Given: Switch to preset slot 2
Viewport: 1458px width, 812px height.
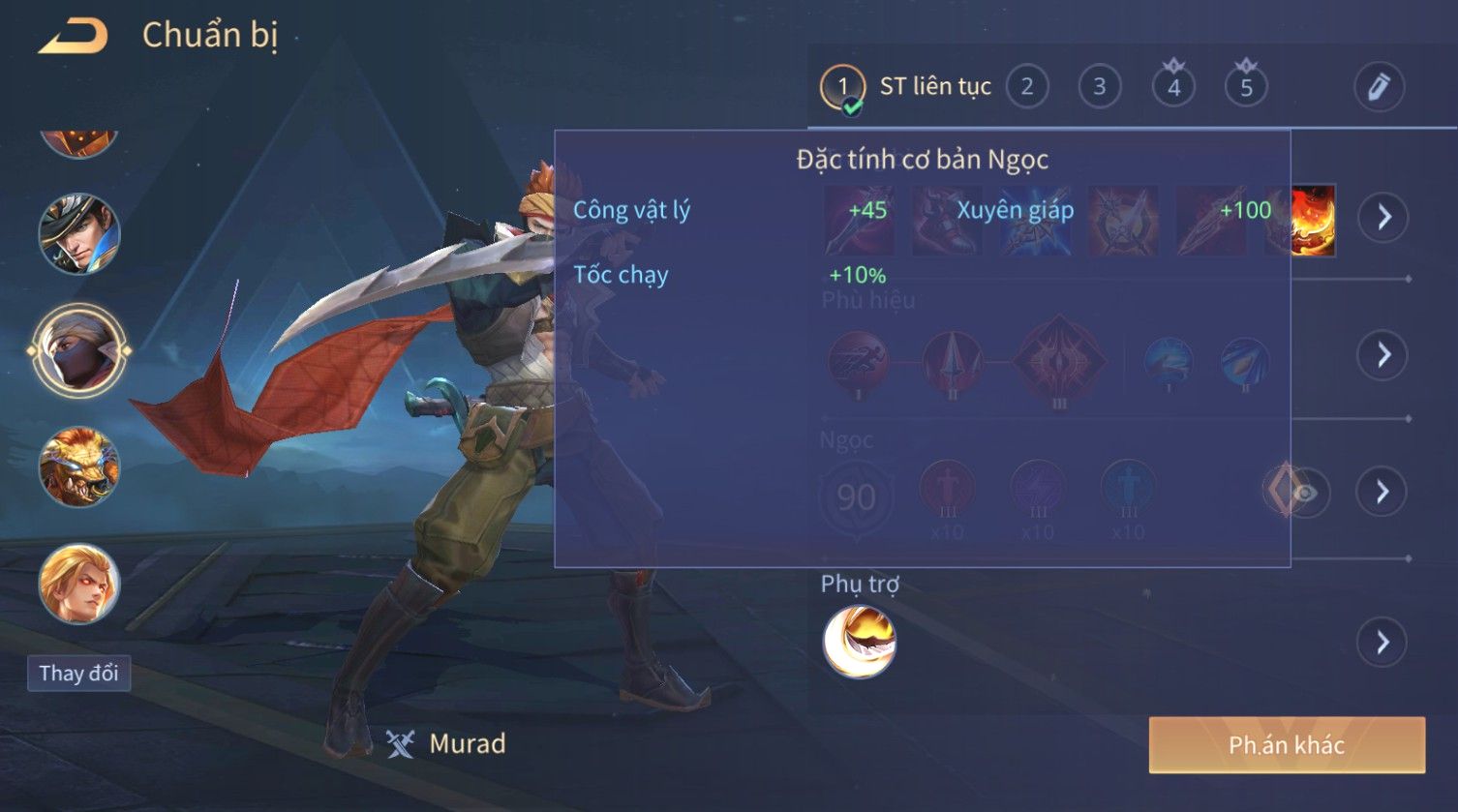Looking at the screenshot, I should click(1026, 87).
